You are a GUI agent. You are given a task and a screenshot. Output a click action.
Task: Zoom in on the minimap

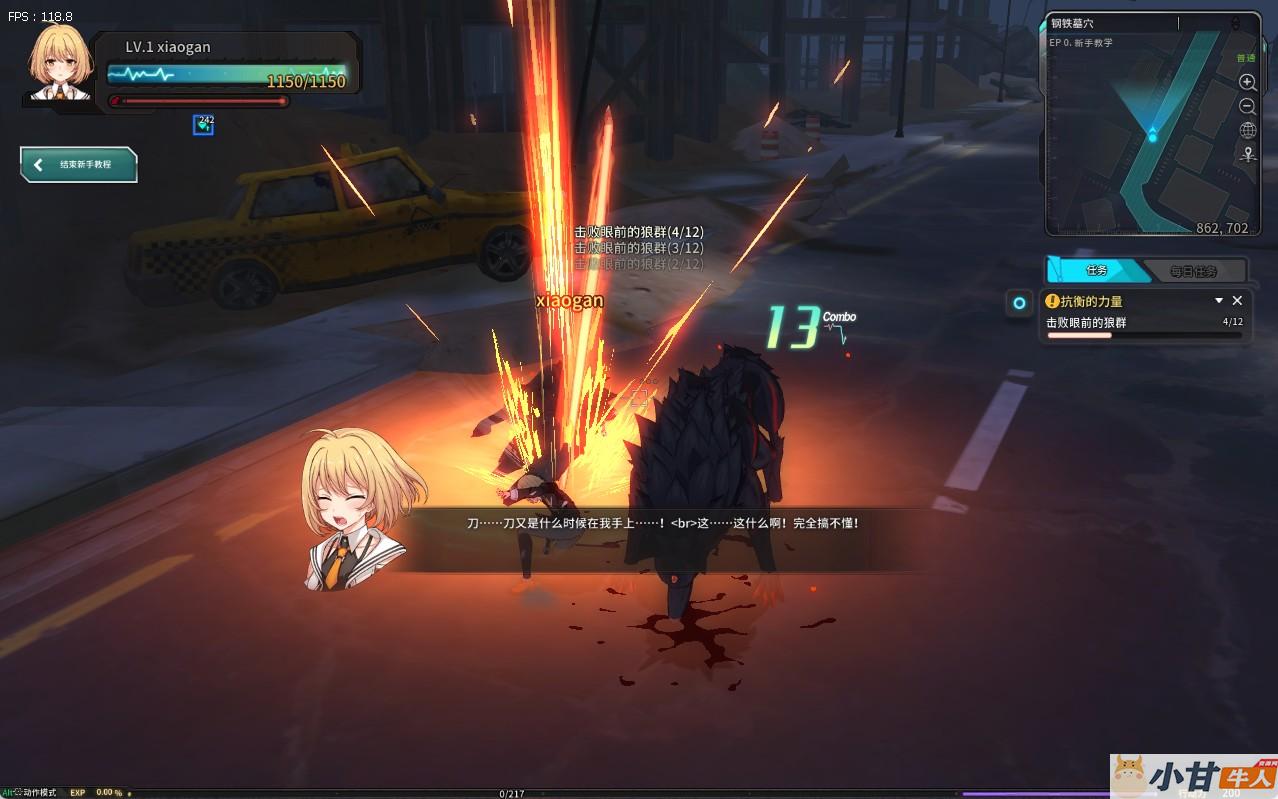tap(1247, 82)
